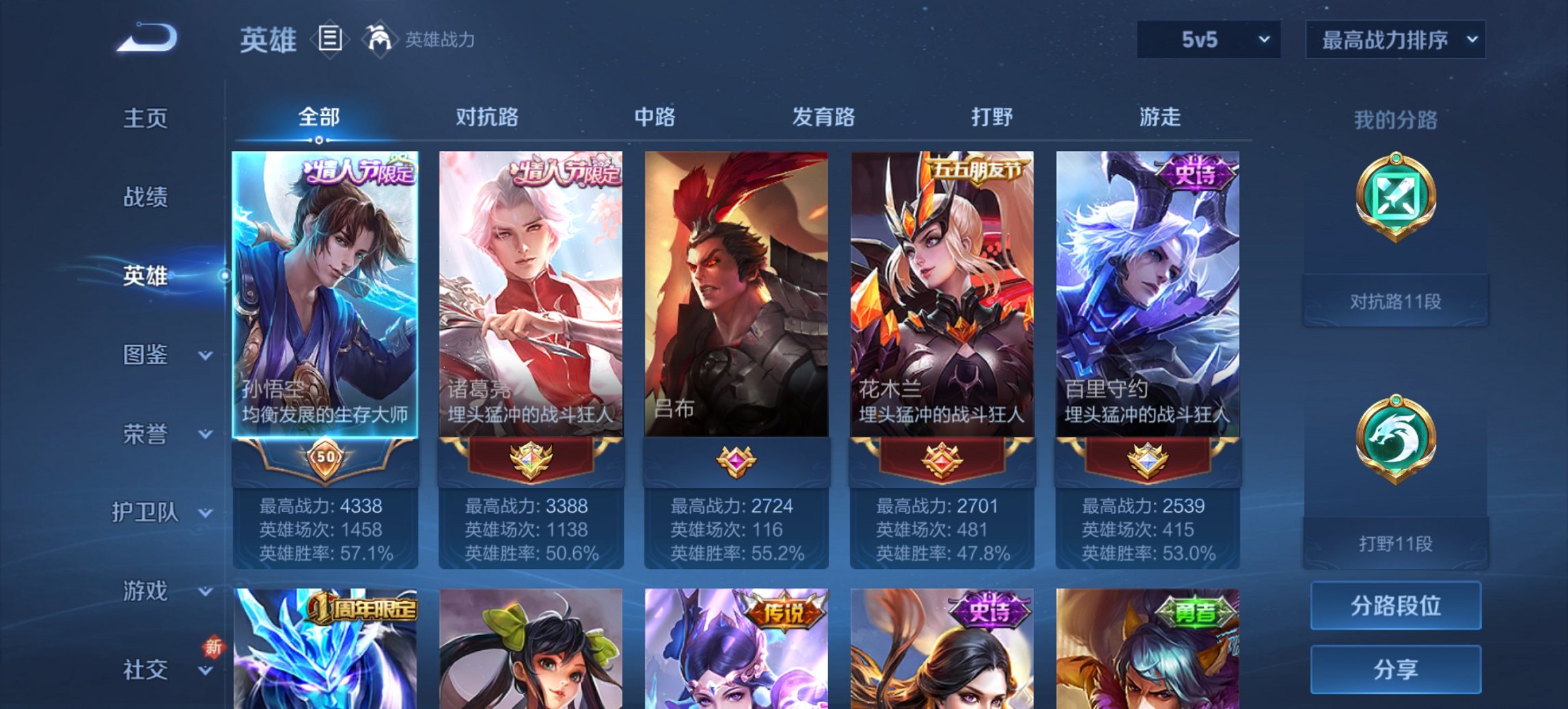Click the 分享 share button

tap(1395, 671)
